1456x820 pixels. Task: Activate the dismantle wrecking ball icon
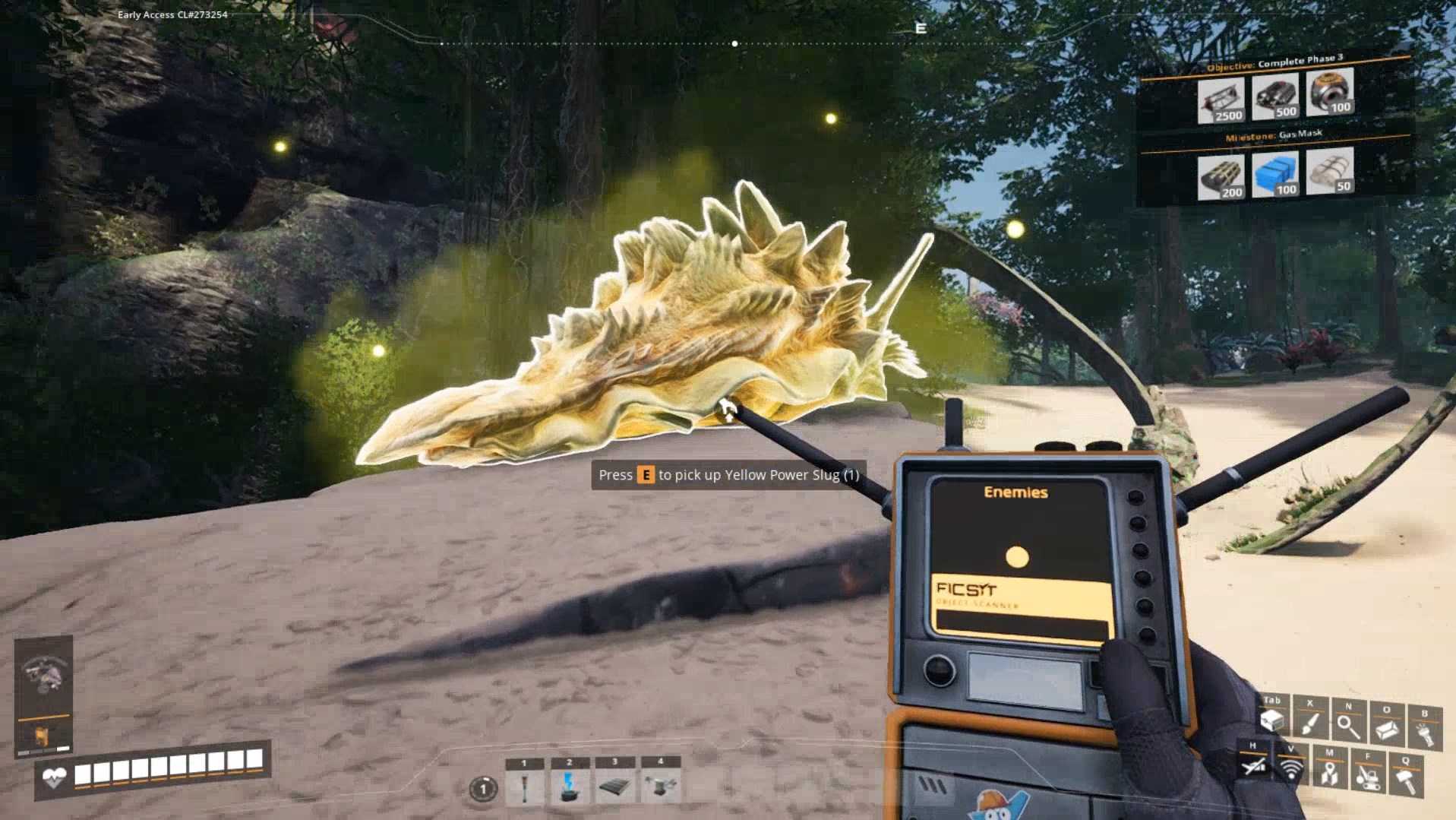[x=1368, y=776]
